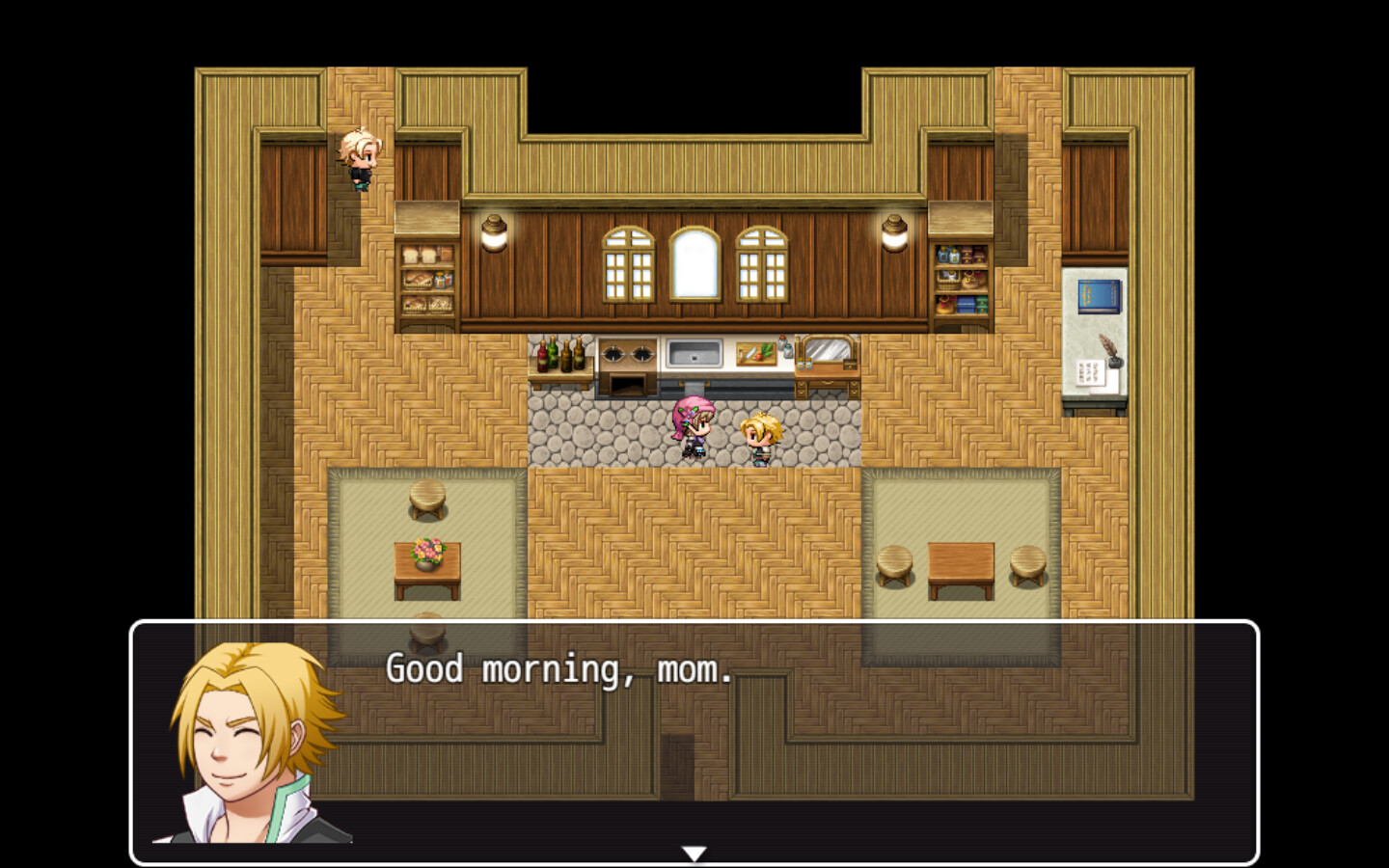
Task: Click the potion storage shelf
Action: [x=958, y=280]
